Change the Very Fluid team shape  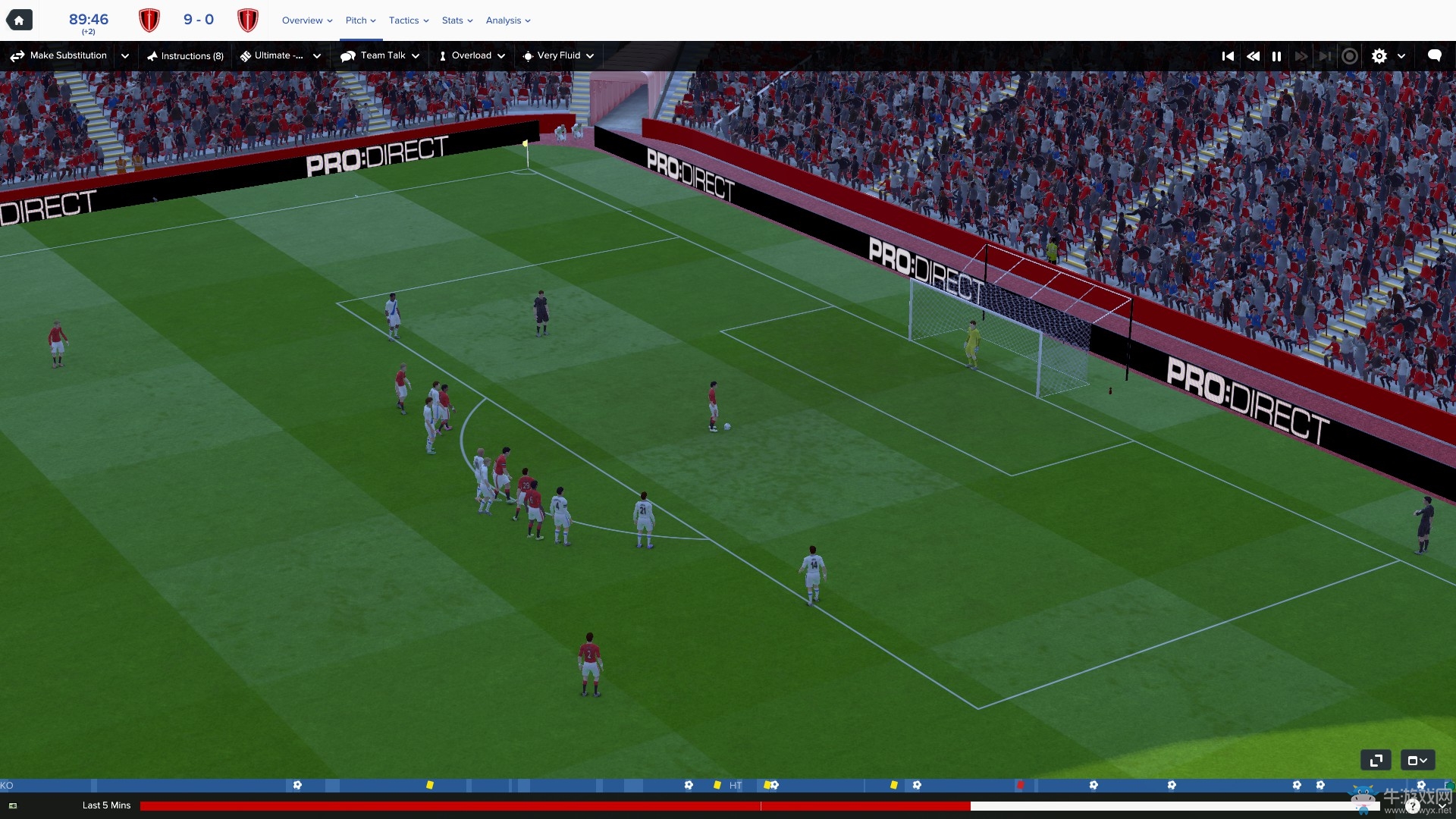click(558, 55)
